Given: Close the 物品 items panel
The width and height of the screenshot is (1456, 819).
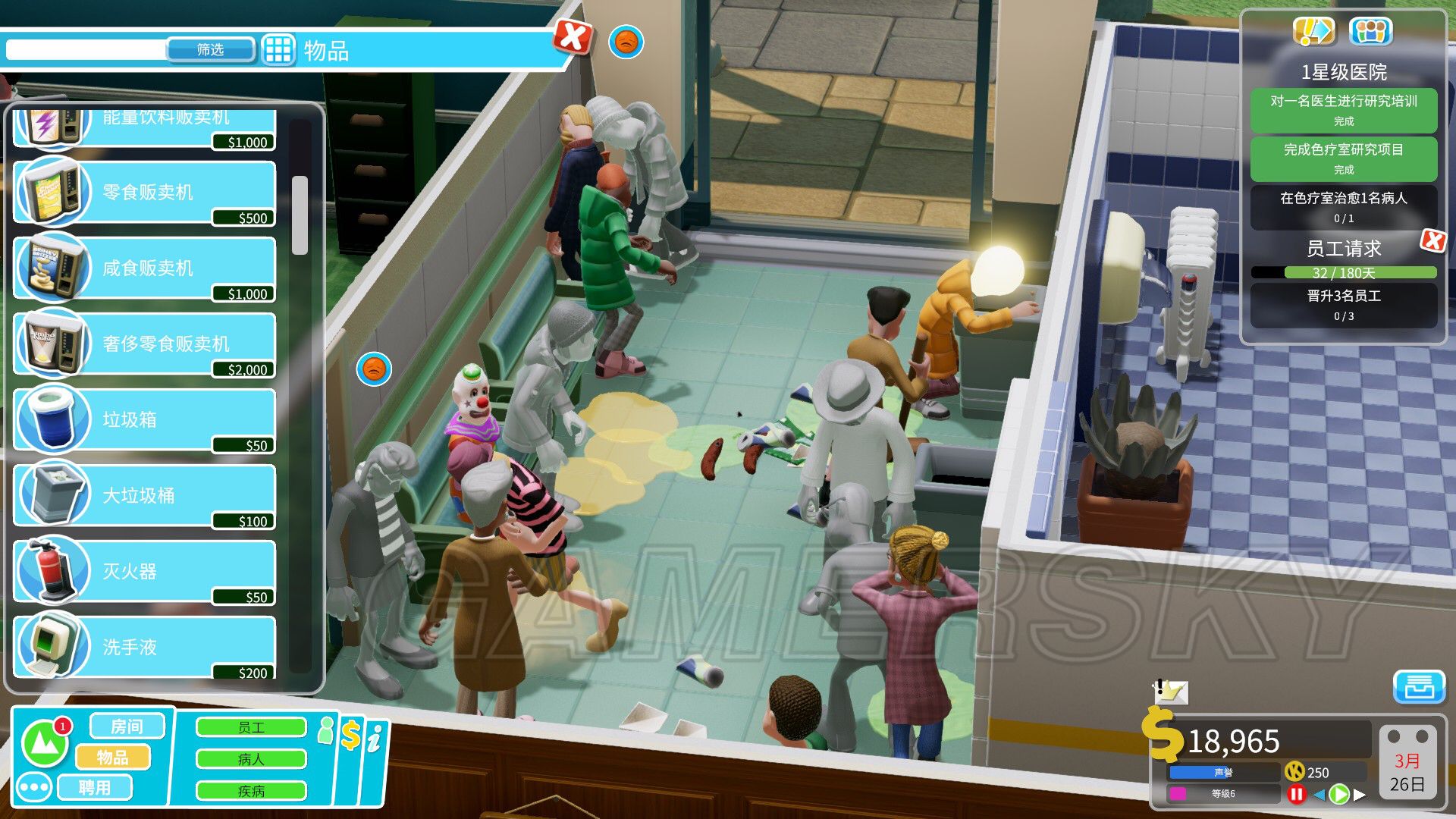Looking at the screenshot, I should [x=573, y=36].
